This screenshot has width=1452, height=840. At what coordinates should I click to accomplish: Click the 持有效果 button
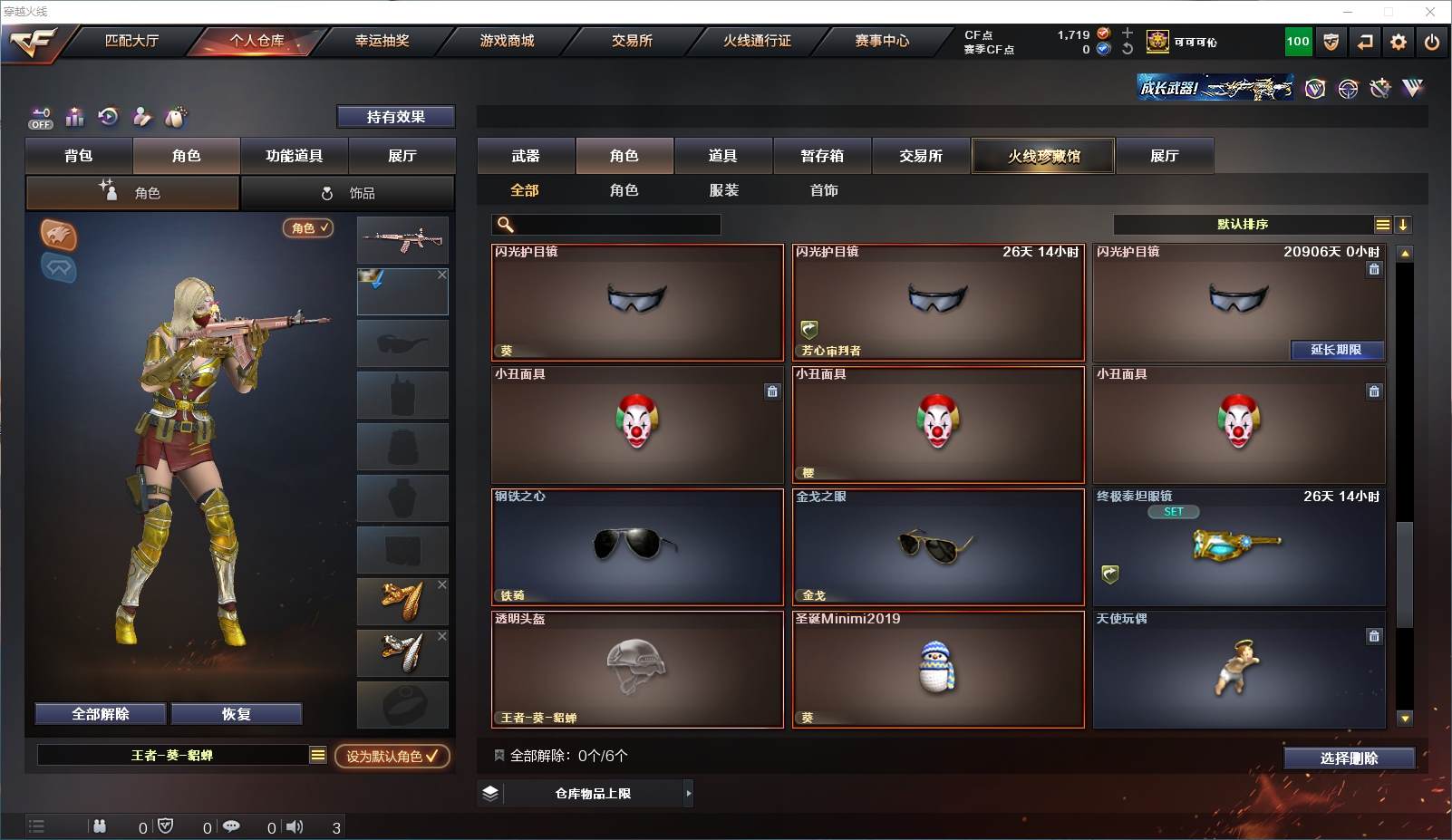point(395,117)
